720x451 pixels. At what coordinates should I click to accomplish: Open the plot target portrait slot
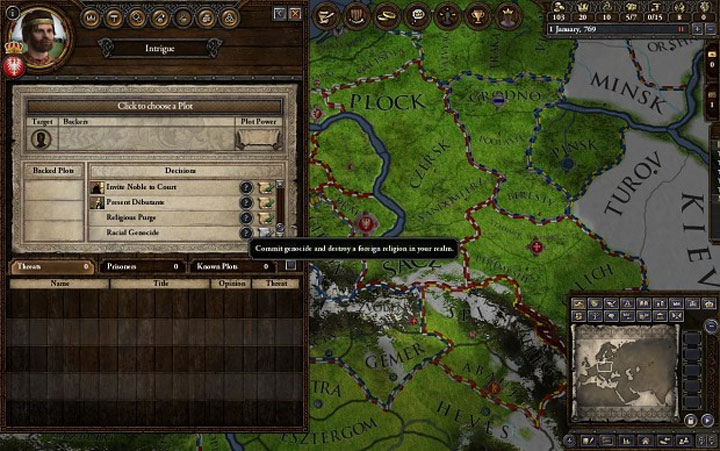[43, 138]
